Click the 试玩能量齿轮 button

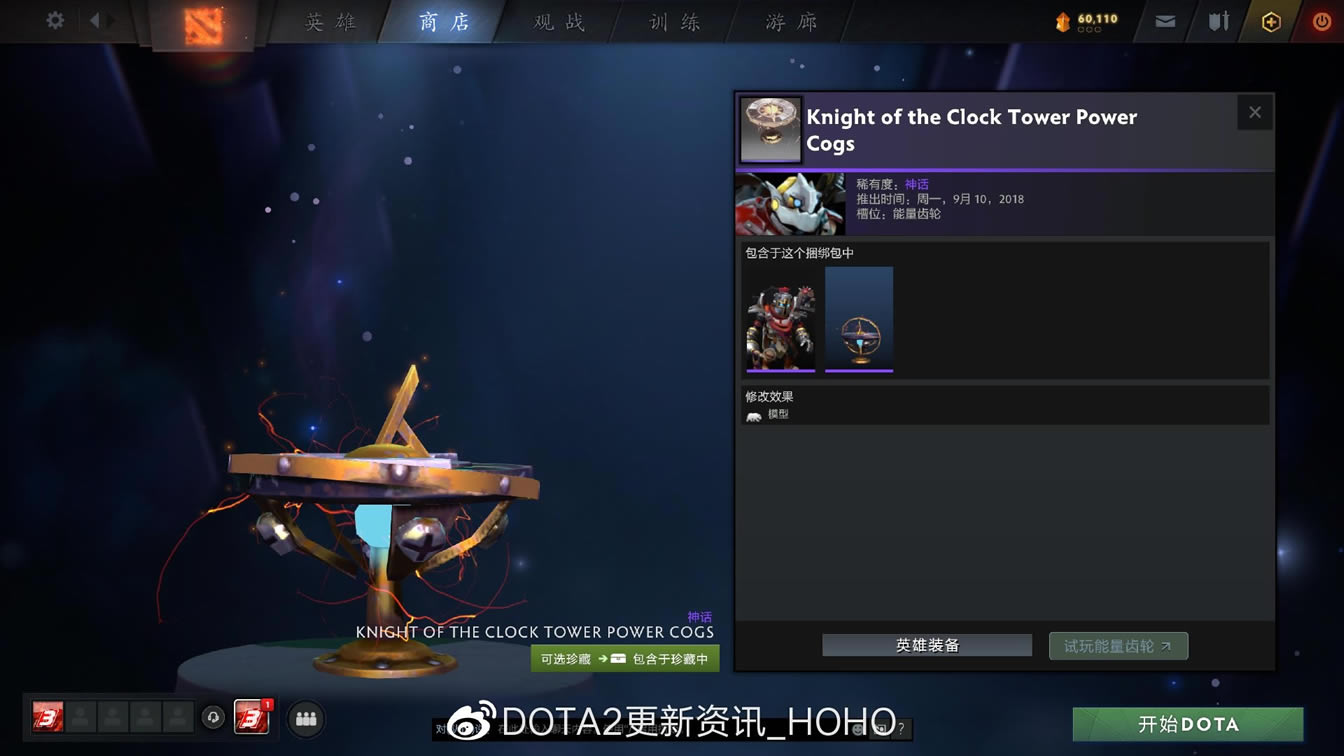click(x=1117, y=645)
